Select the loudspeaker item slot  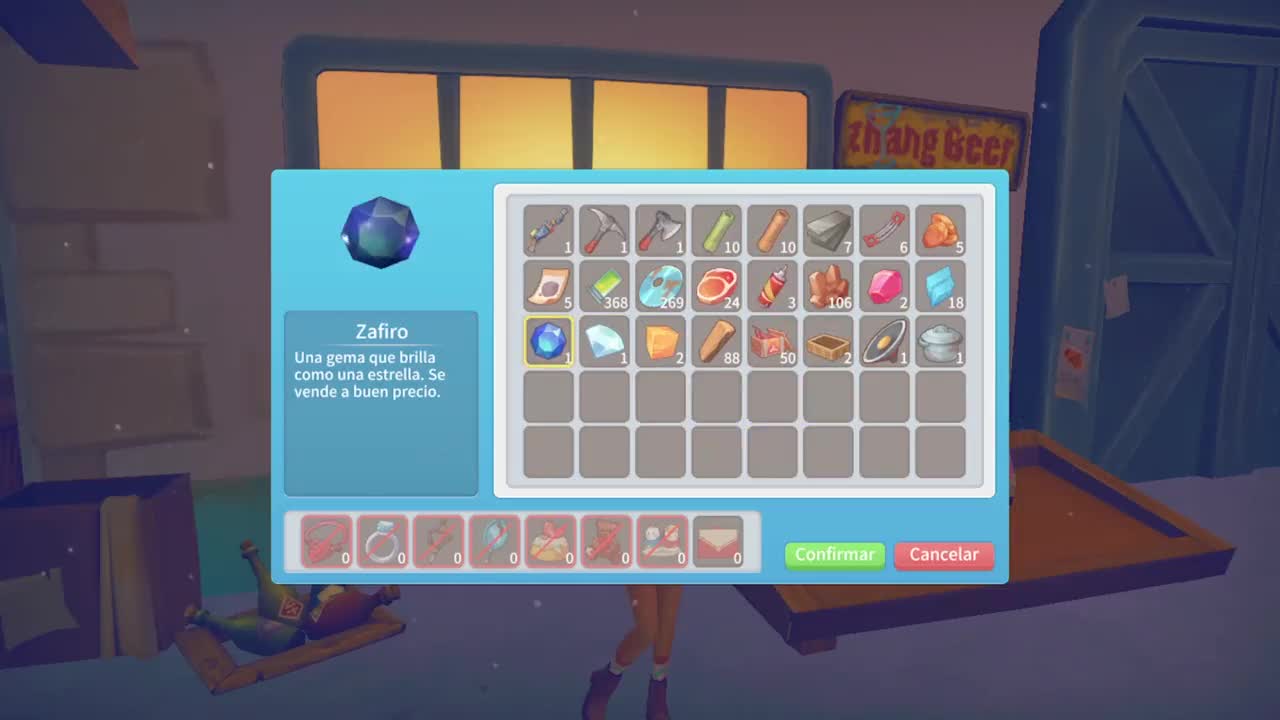click(x=884, y=341)
